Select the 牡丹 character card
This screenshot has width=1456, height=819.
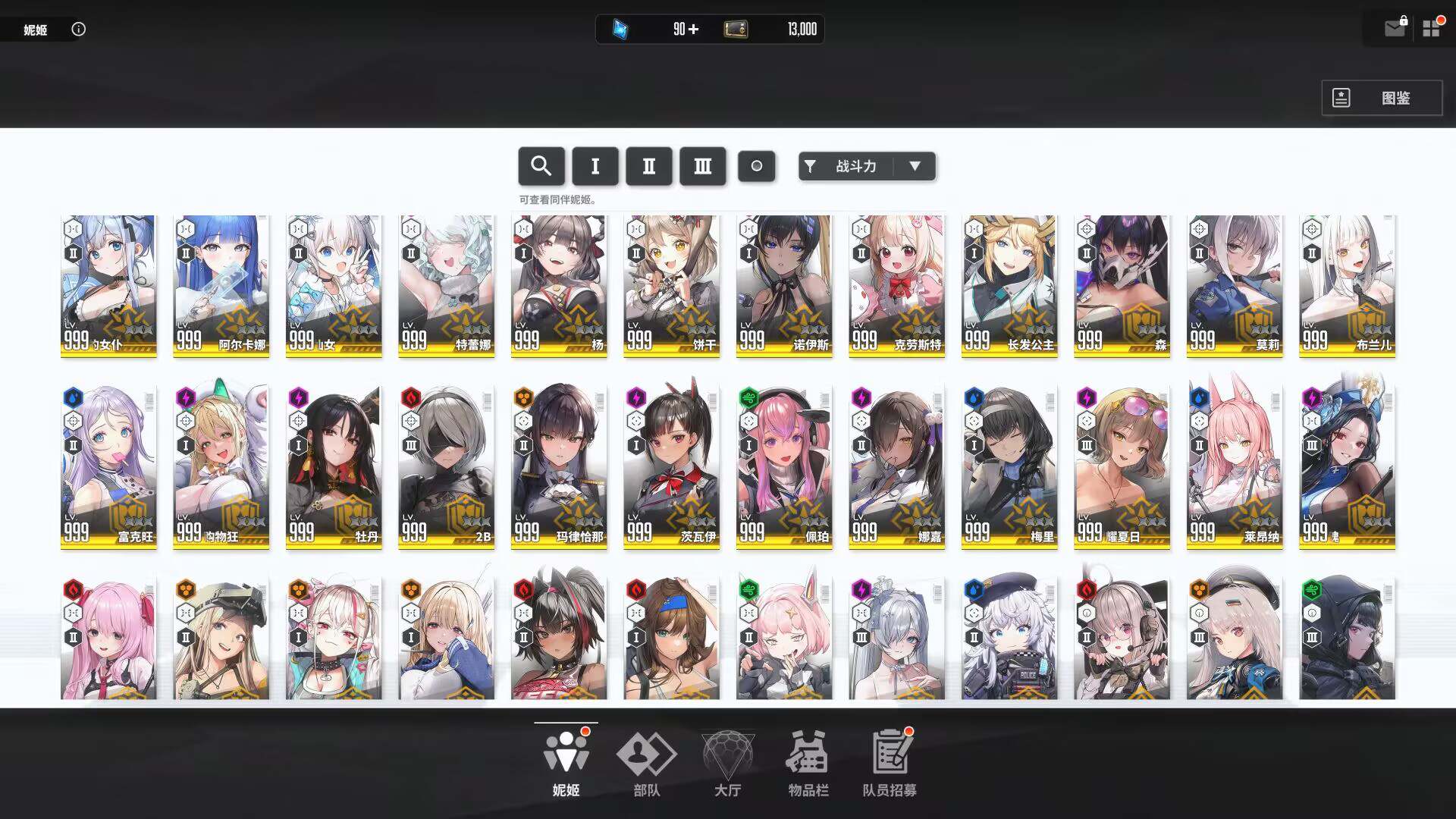(x=334, y=466)
